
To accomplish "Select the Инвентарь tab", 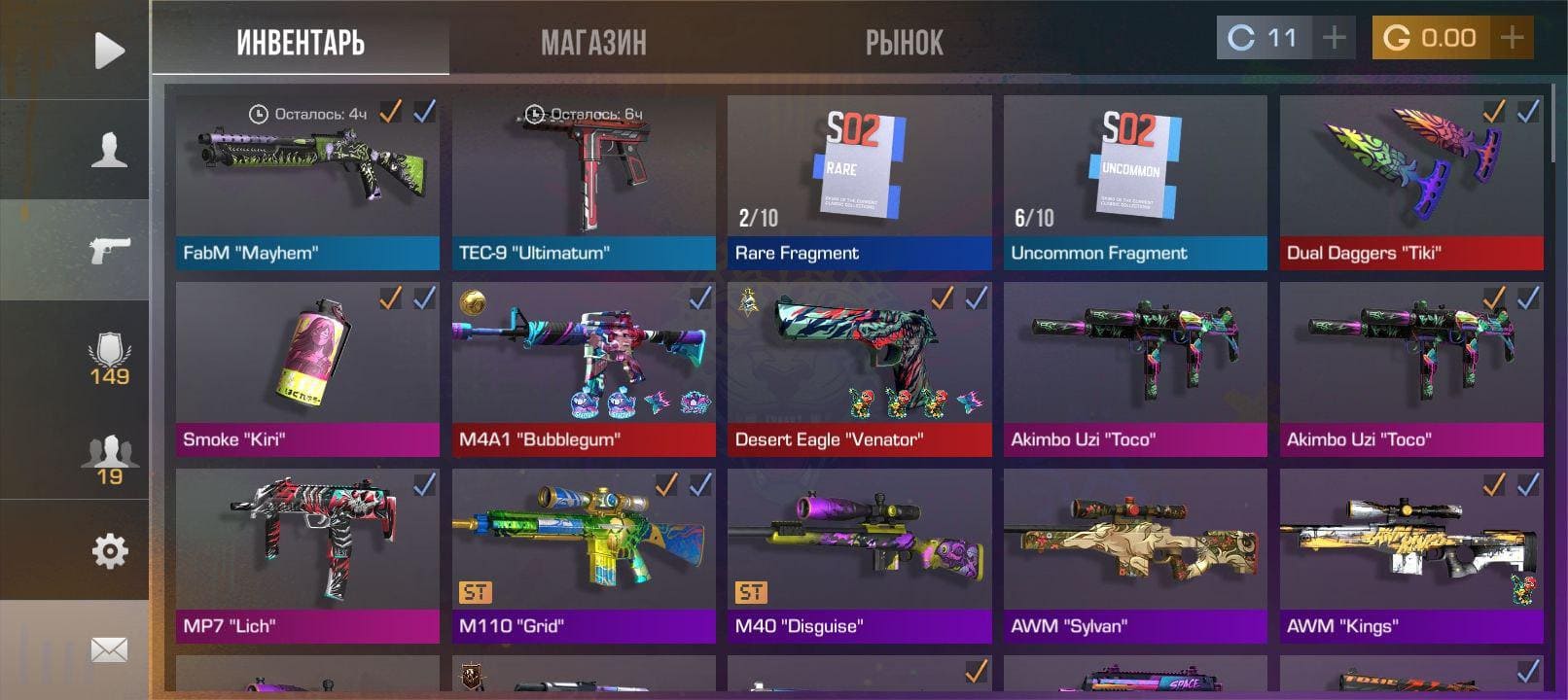I will pyautogui.click(x=301, y=42).
